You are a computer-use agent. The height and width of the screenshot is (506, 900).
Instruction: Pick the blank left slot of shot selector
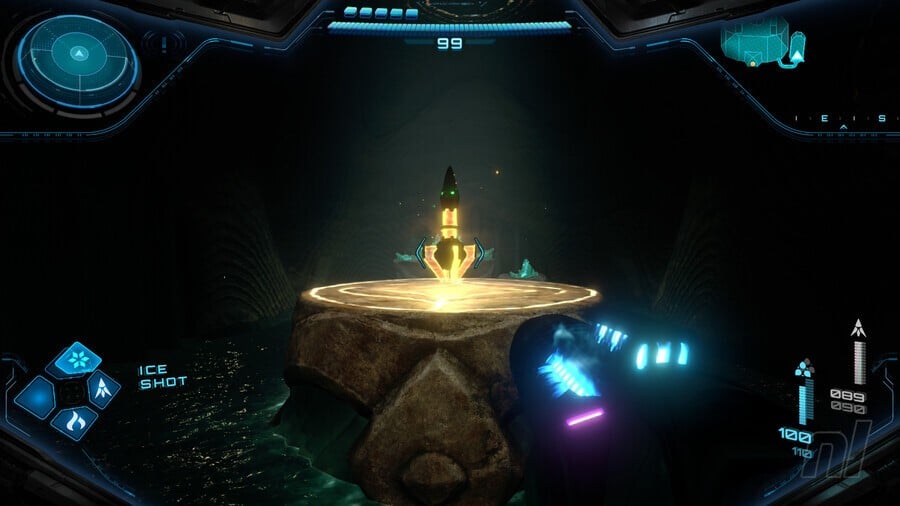pyautogui.click(x=38, y=397)
